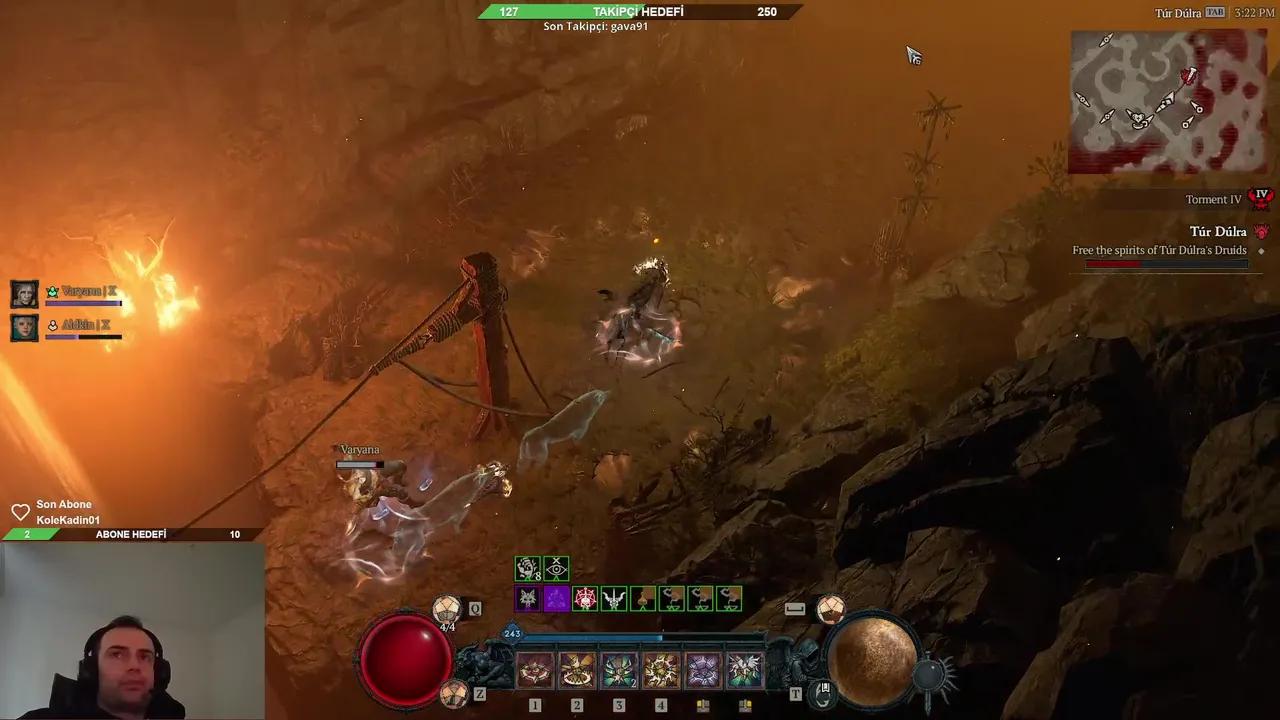The width and height of the screenshot is (1280, 720).
Task: Use the golden burst skill on key 4
Action: coord(661,670)
